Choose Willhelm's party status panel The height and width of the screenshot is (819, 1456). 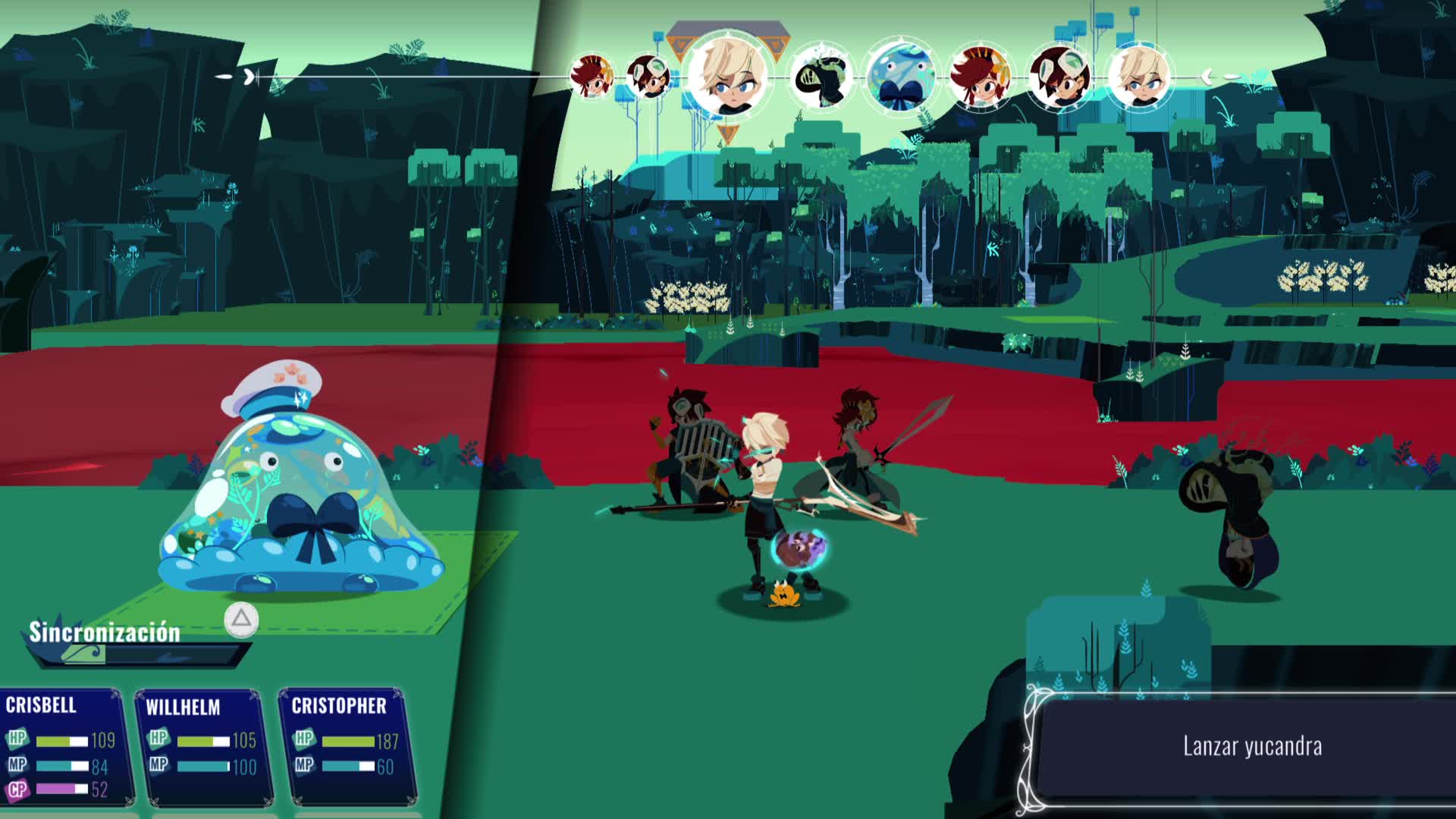[202, 747]
